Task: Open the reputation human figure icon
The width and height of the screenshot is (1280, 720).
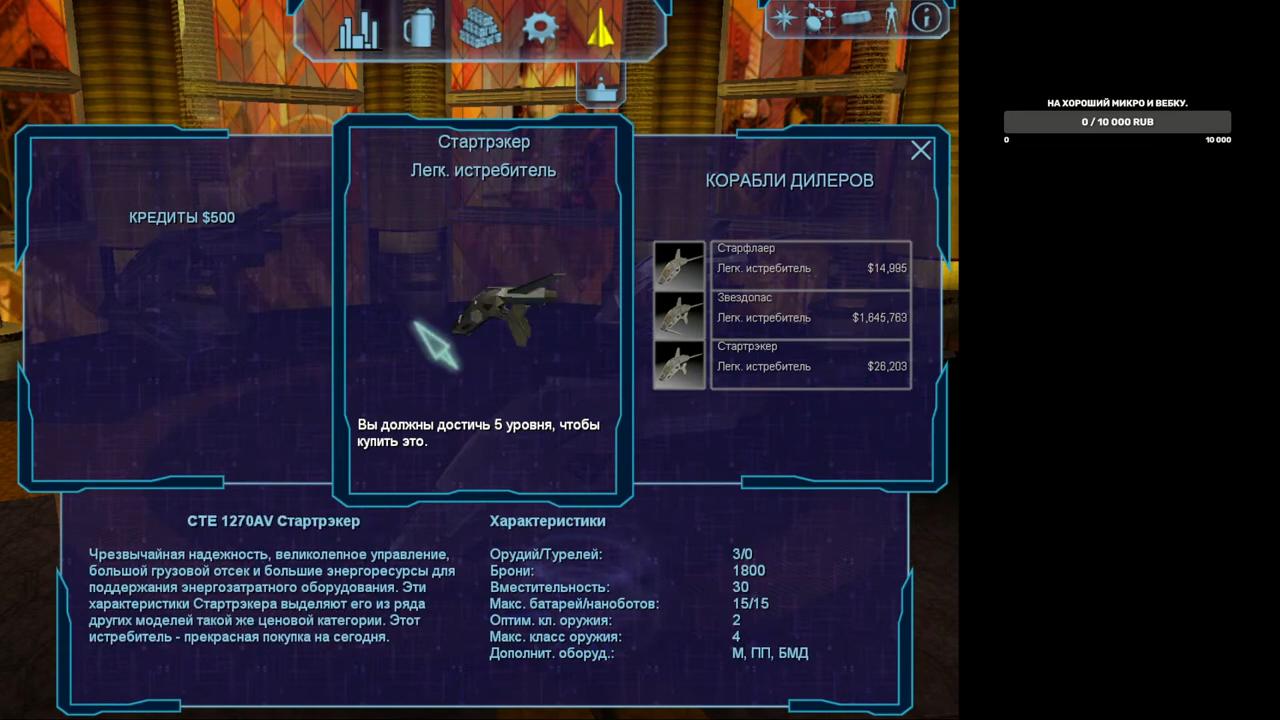Action: (x=892, y=17)
